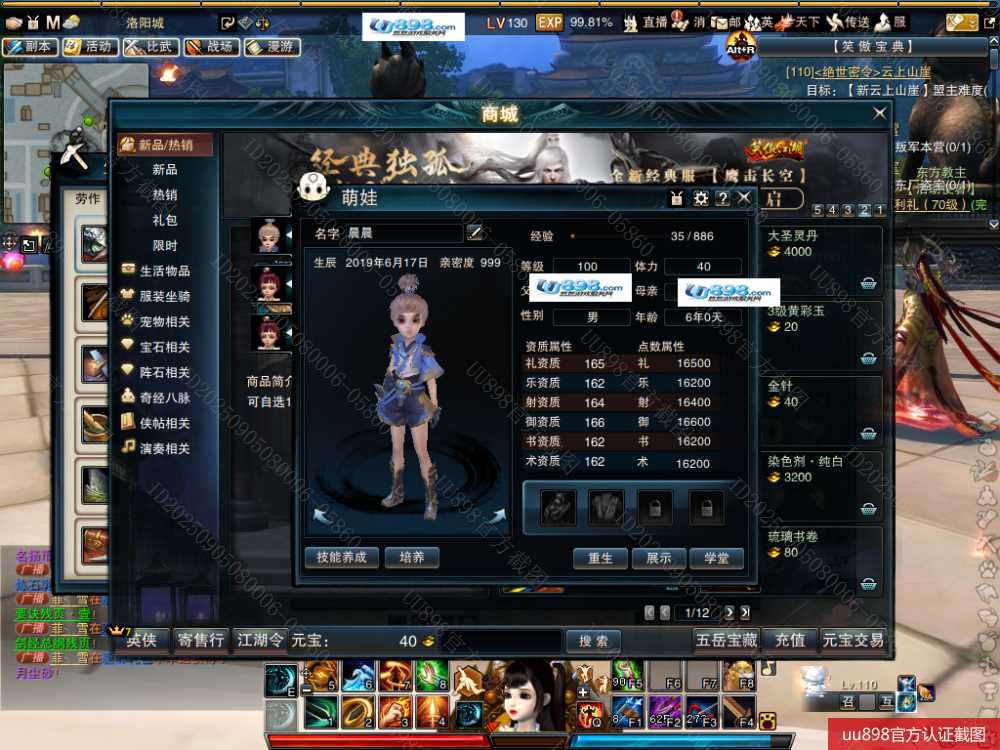Click the shop search input field
The height and width of the screenshot is (750, 1000).
[500, 641]
